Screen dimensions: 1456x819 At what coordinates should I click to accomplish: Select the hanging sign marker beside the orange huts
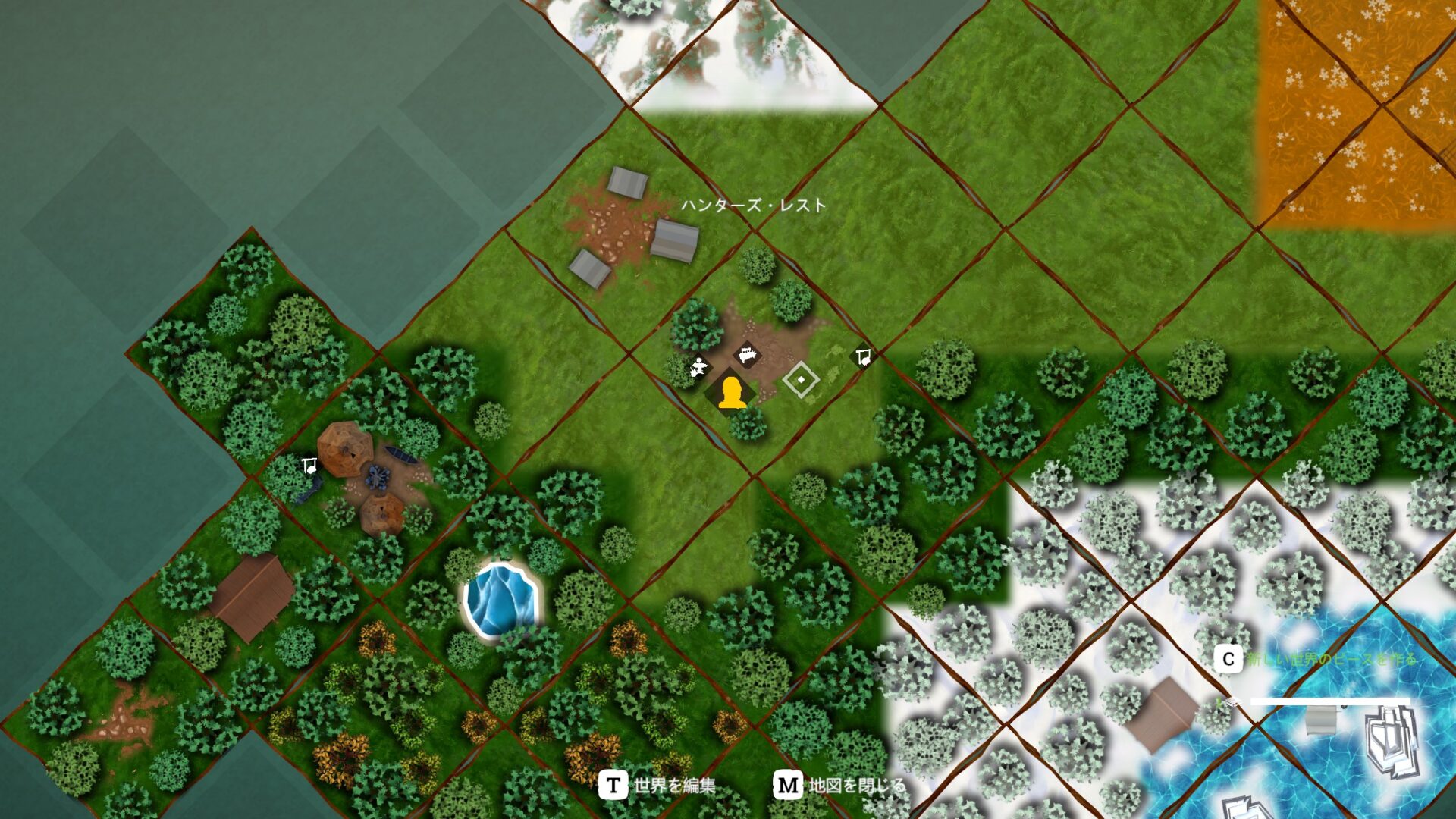309,466
